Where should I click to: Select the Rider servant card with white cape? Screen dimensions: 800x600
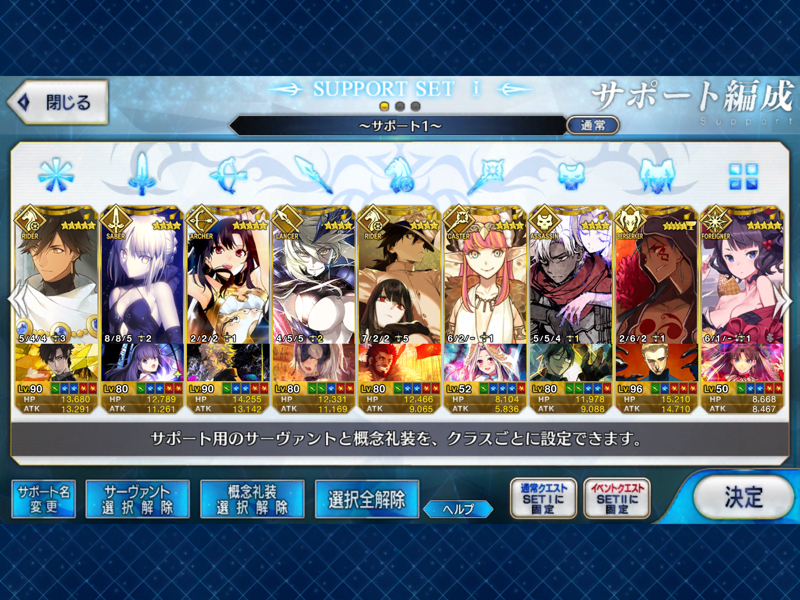pyautogui.click(x=56, y=275)
